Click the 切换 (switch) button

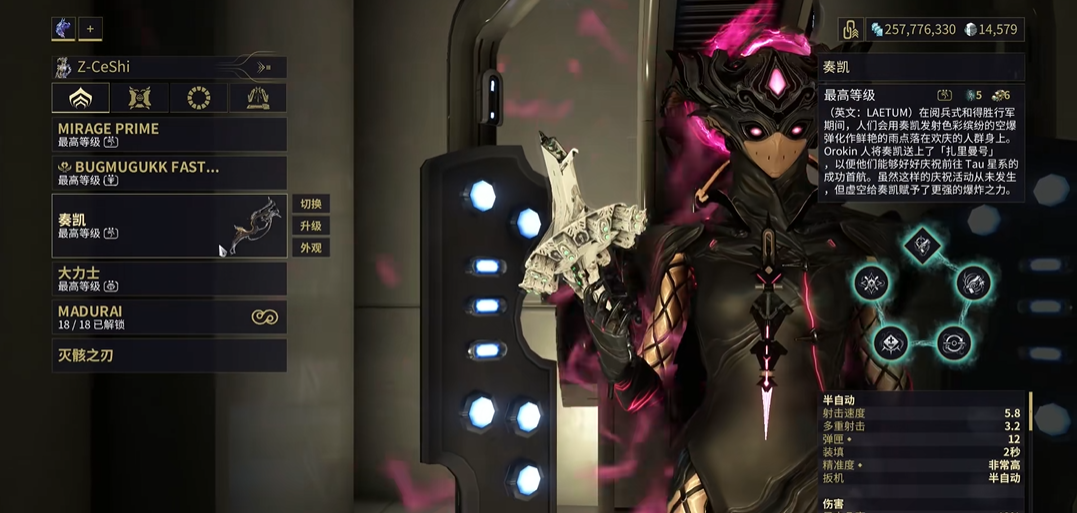tap(310, 204)
